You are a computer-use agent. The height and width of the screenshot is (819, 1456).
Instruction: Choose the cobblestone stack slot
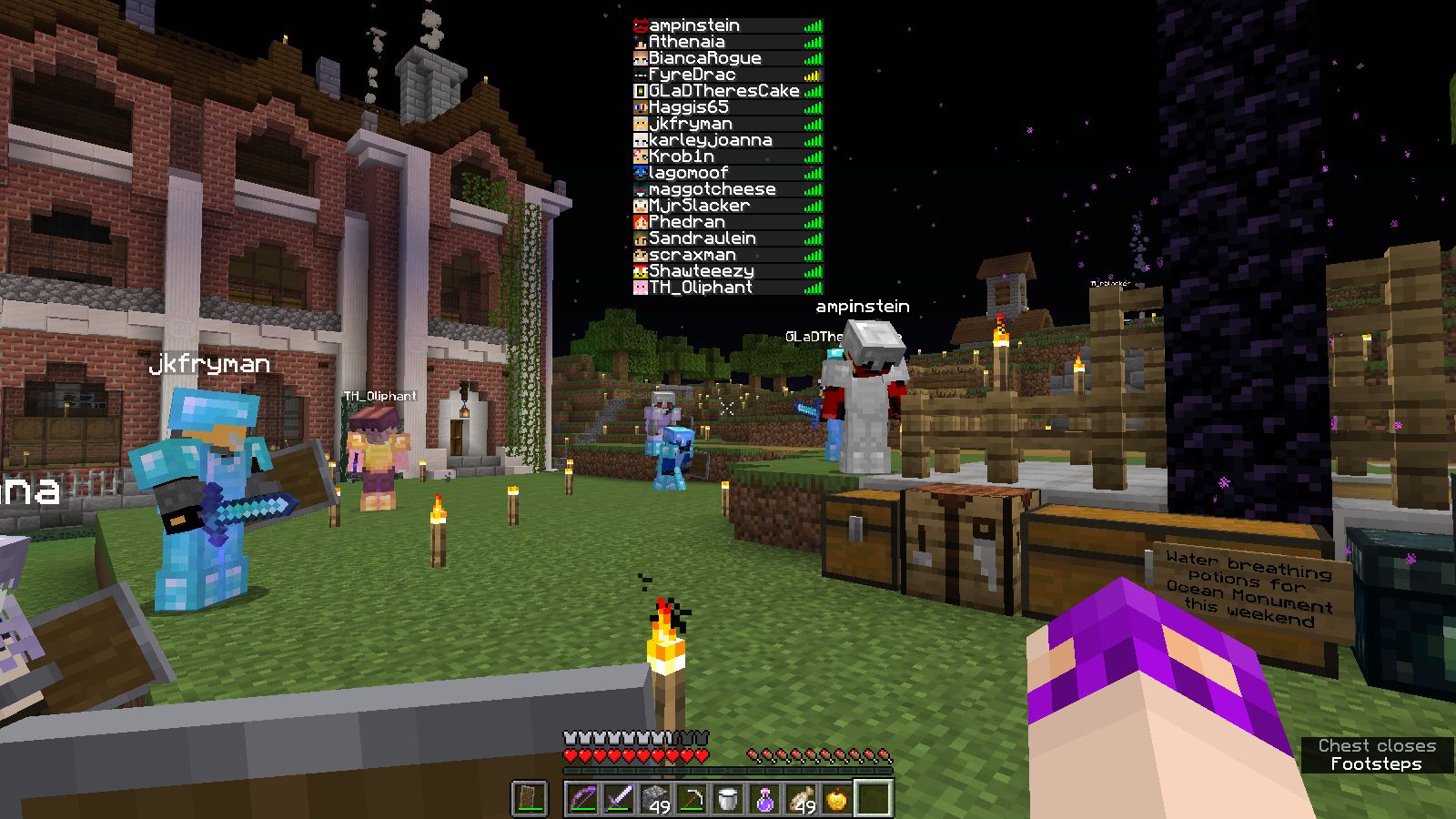(x=655, y=799)
